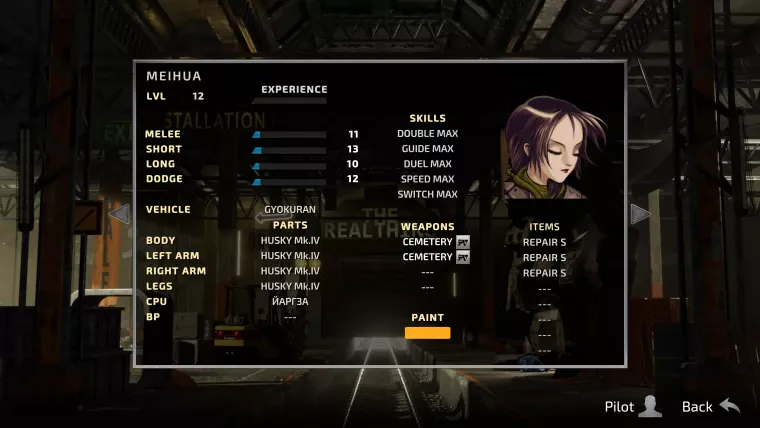Select the Duel Max skill

tap(427, 164)
